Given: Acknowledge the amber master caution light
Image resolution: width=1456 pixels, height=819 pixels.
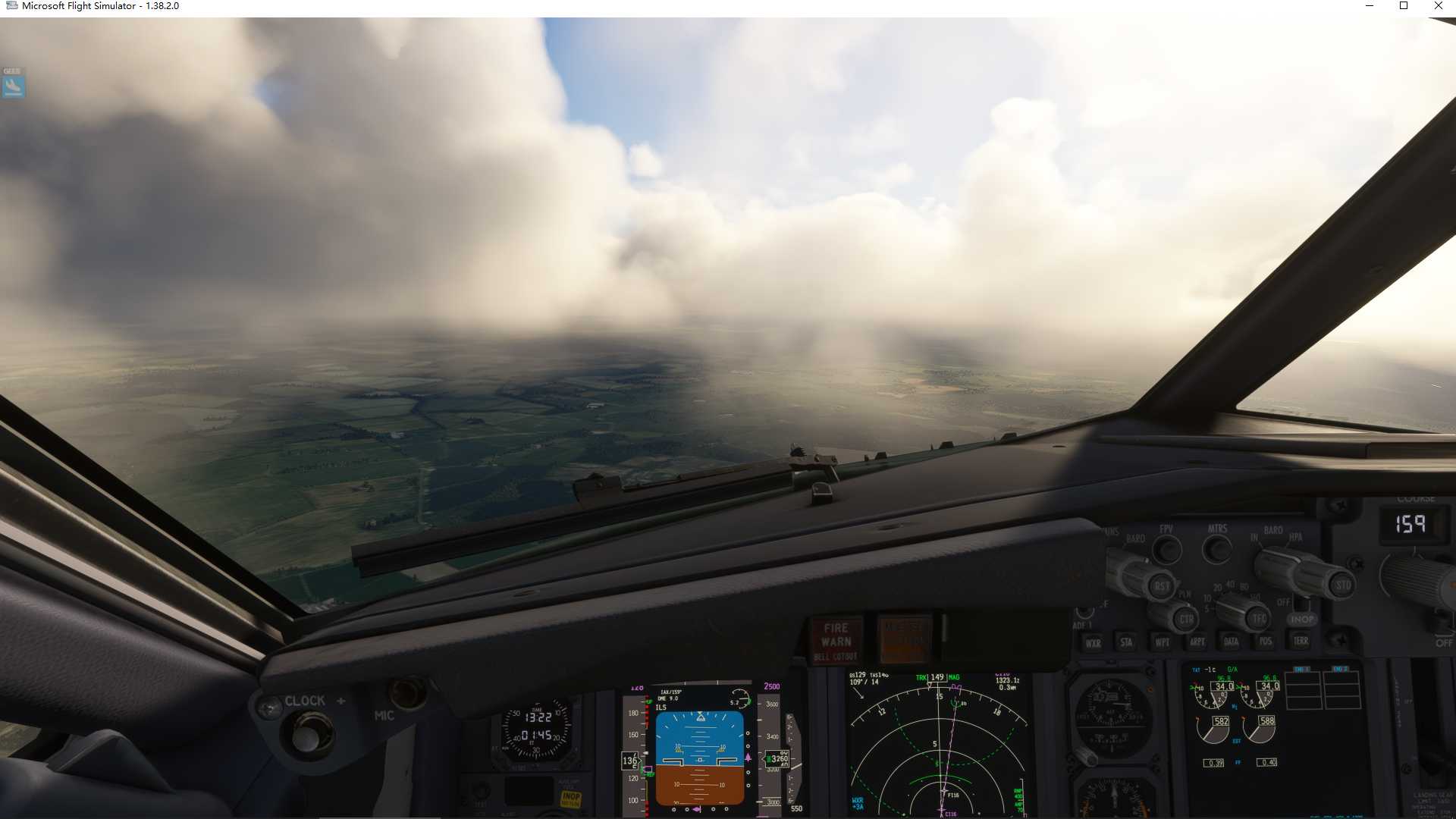Looking at the screenshot, I should tap(904, 639).
